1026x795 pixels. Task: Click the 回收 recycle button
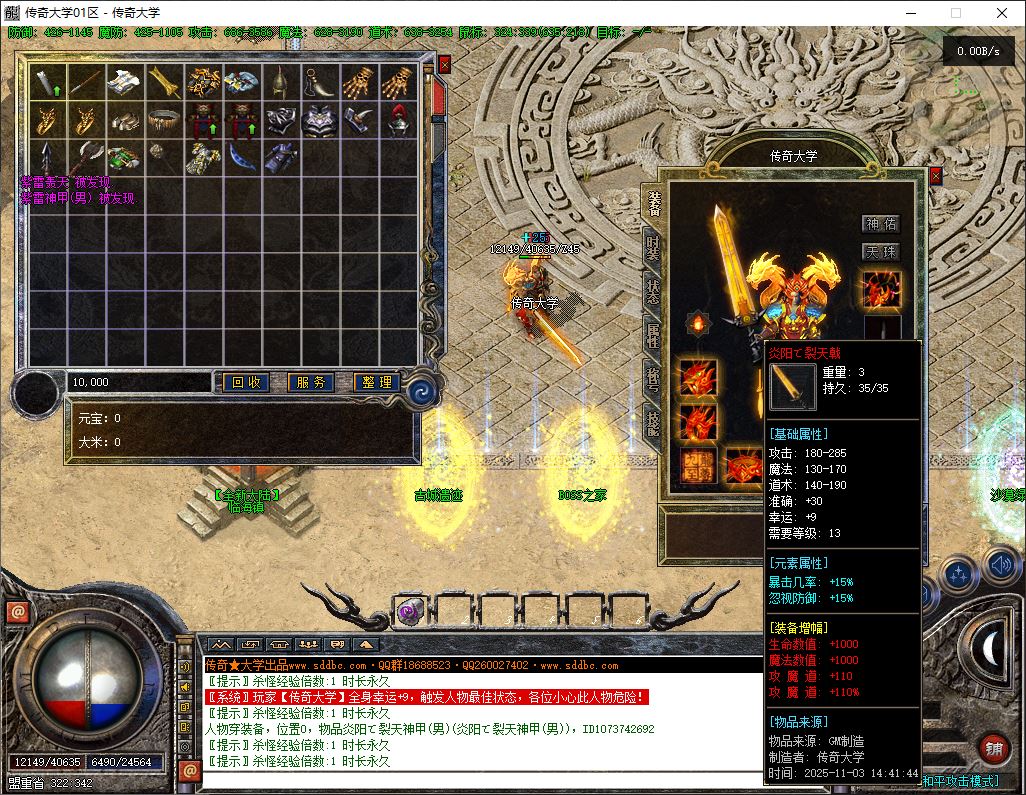point(246,382)
